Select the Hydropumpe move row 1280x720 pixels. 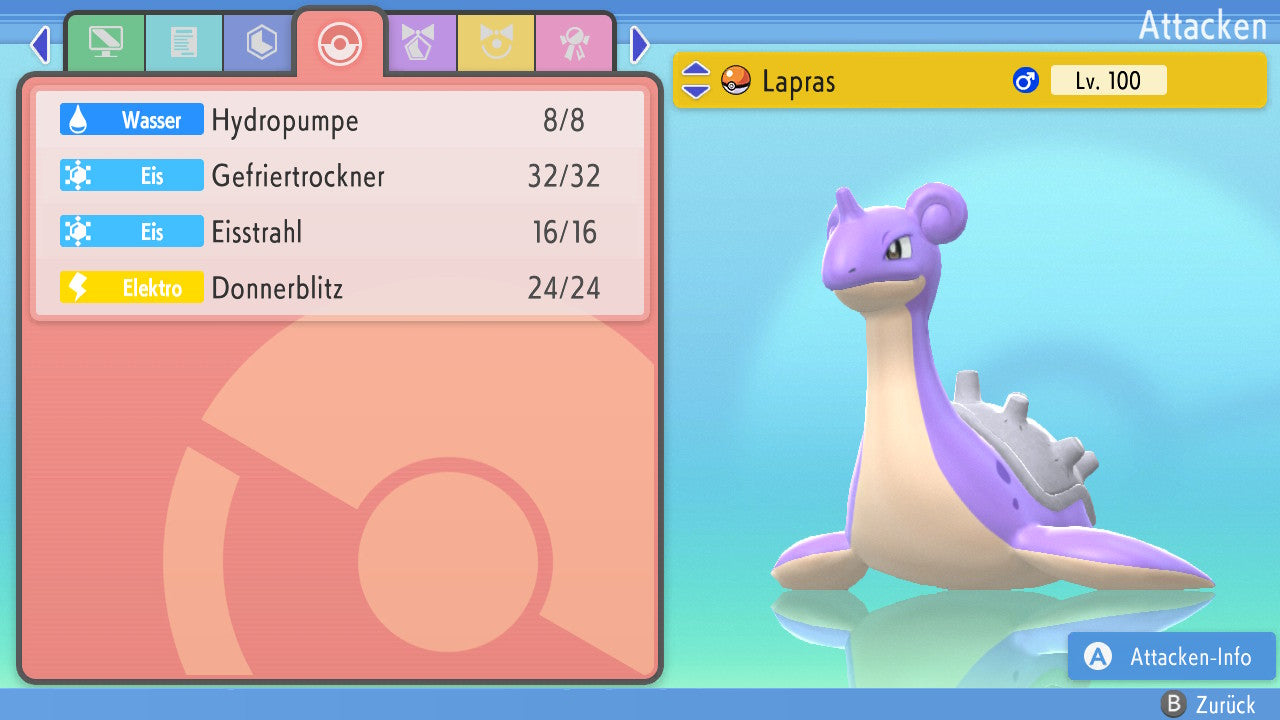(340, 121)
